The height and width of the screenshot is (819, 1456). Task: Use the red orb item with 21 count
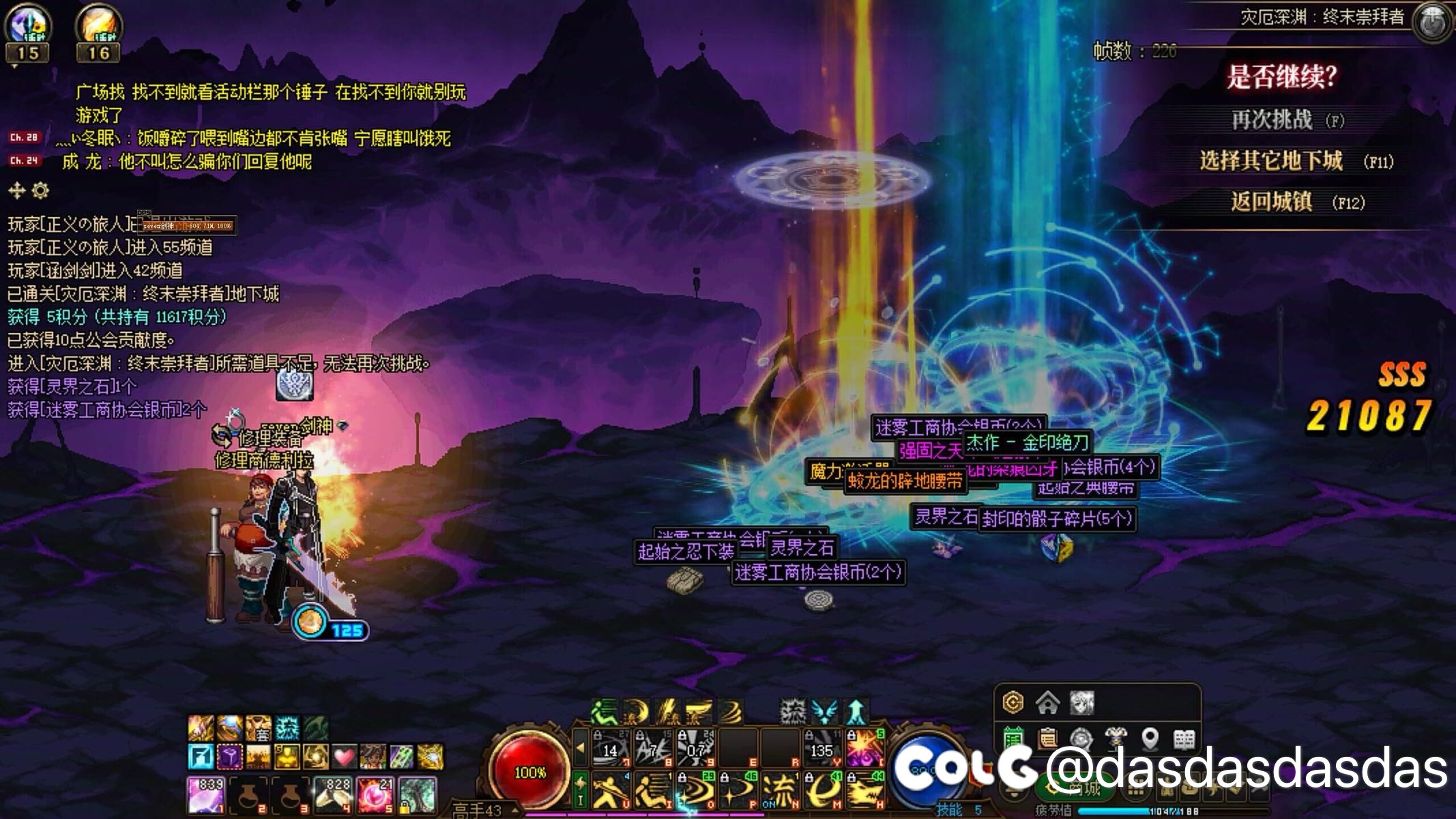point(376,796)
